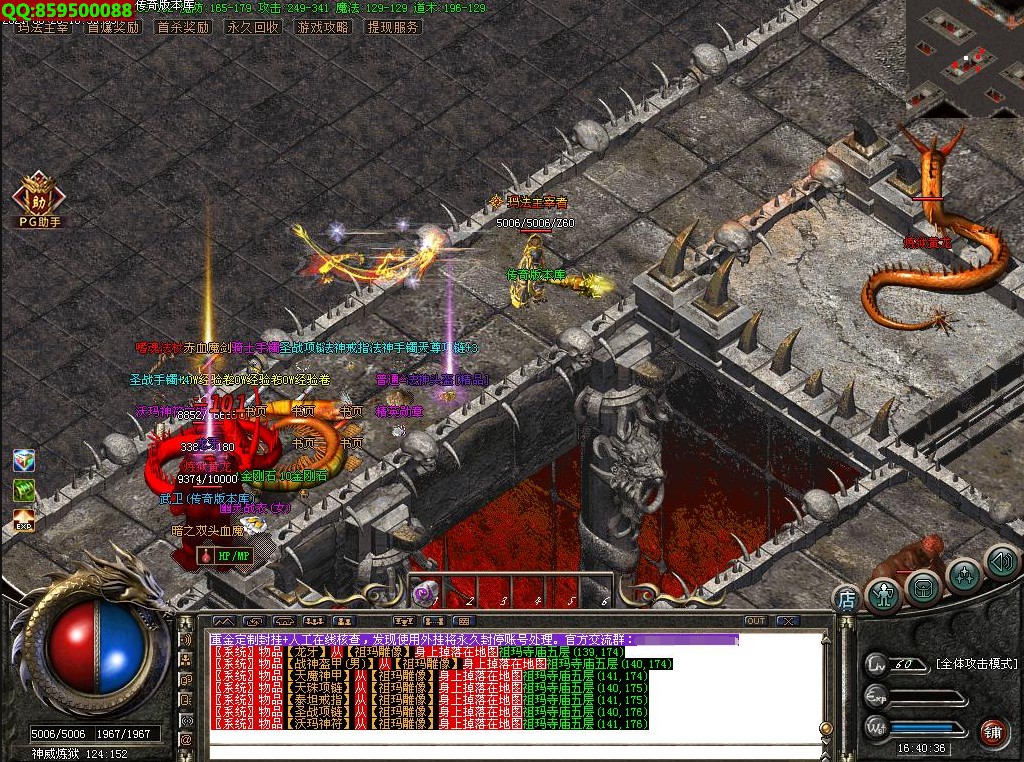Image resolution: width=1024 pixels, height=762 pixels.
Task: Open the shop via the 店 button
Action: [x=846, y=599]
